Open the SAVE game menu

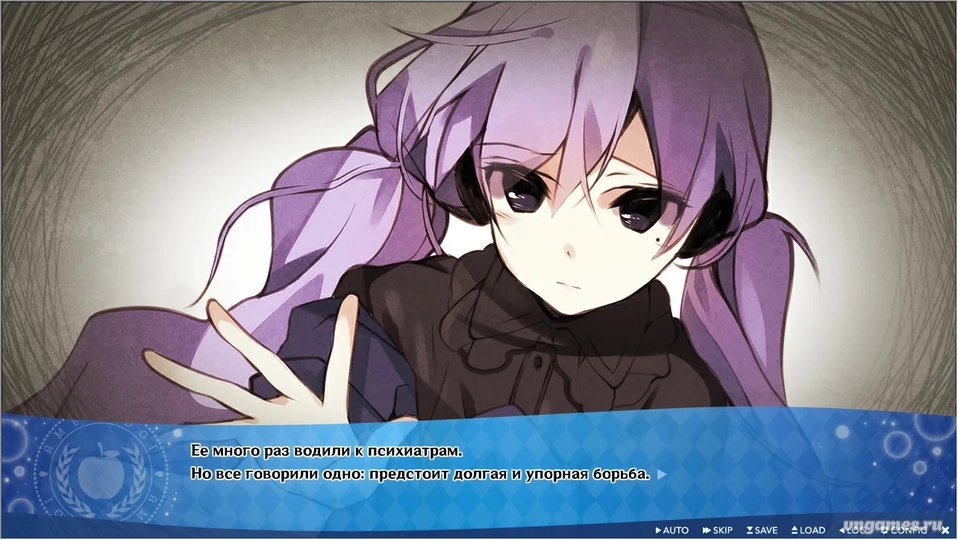(x=762, y=530)
